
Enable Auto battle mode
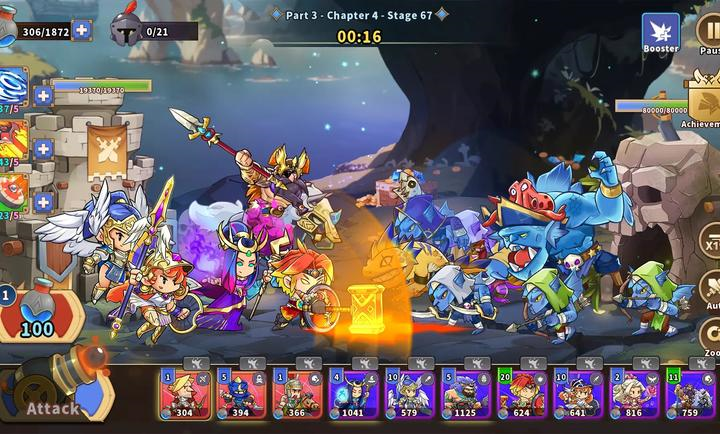pos(710,290)
